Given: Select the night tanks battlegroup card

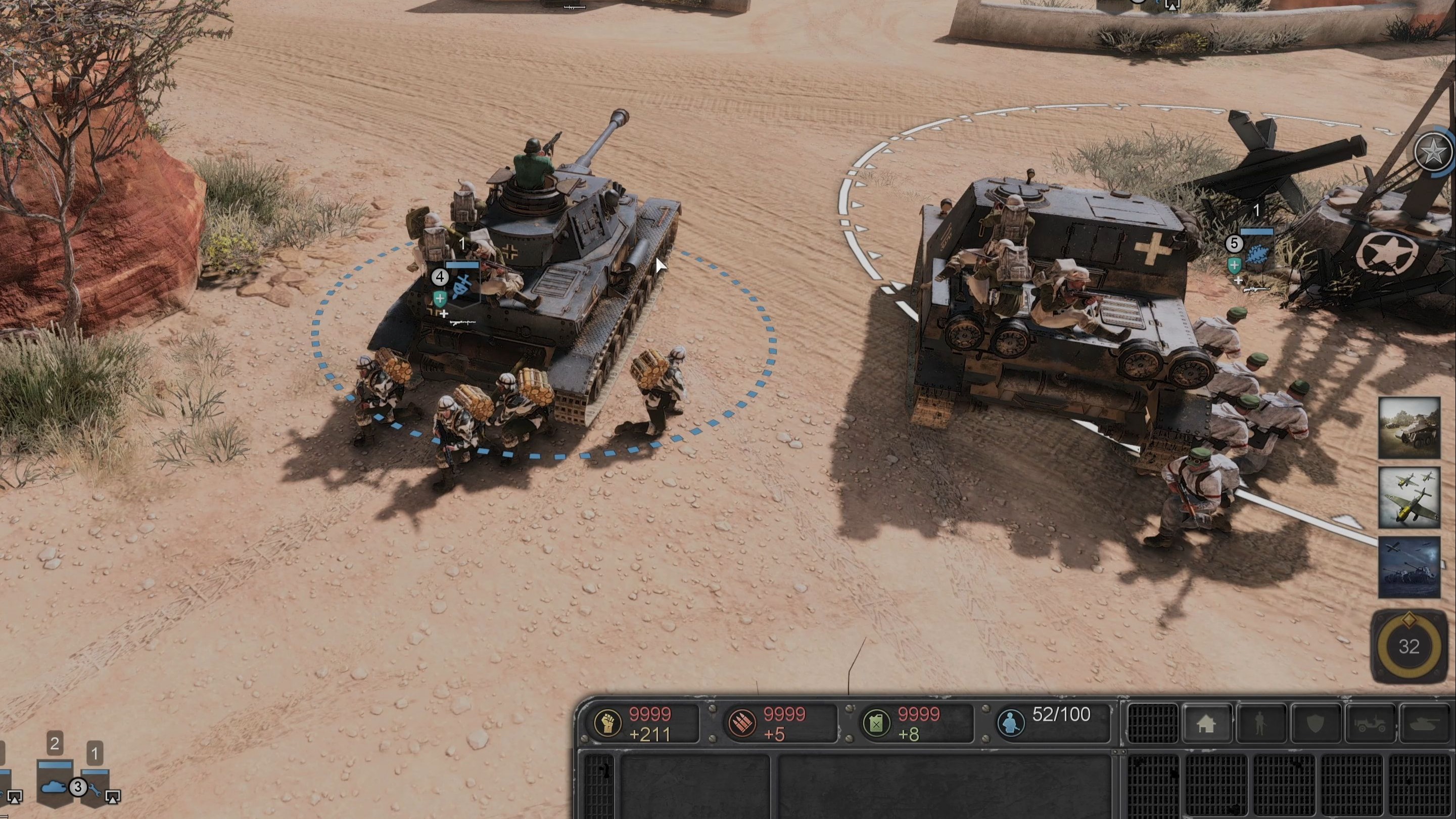Looking at the screenshot, I should point(1408,567).
